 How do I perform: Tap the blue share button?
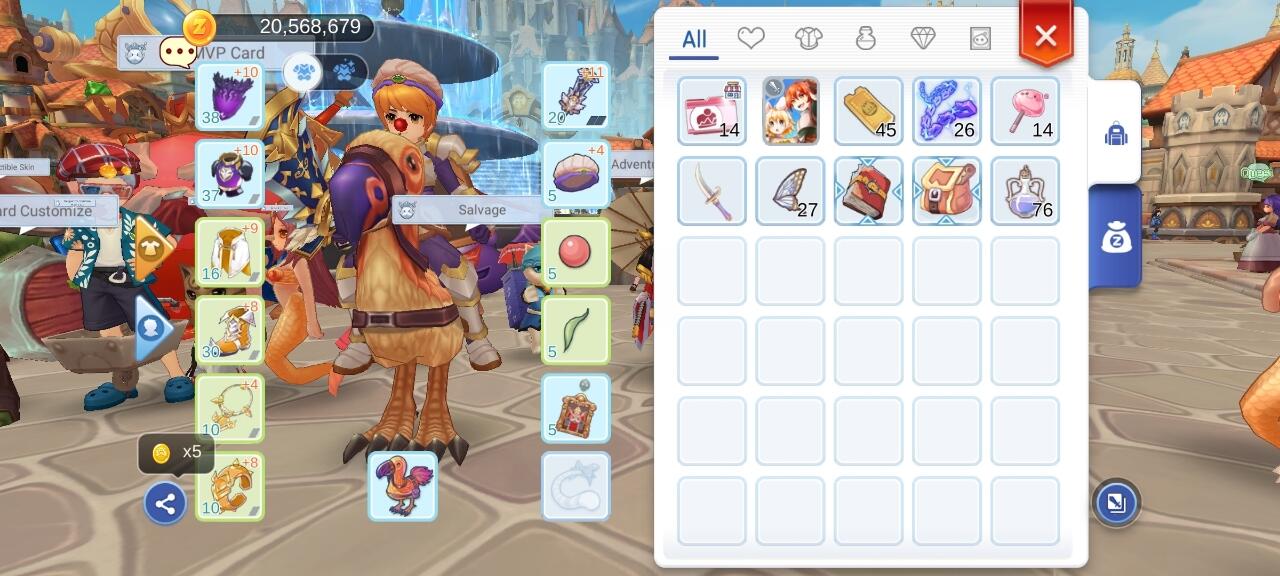[x=165, y=503]
